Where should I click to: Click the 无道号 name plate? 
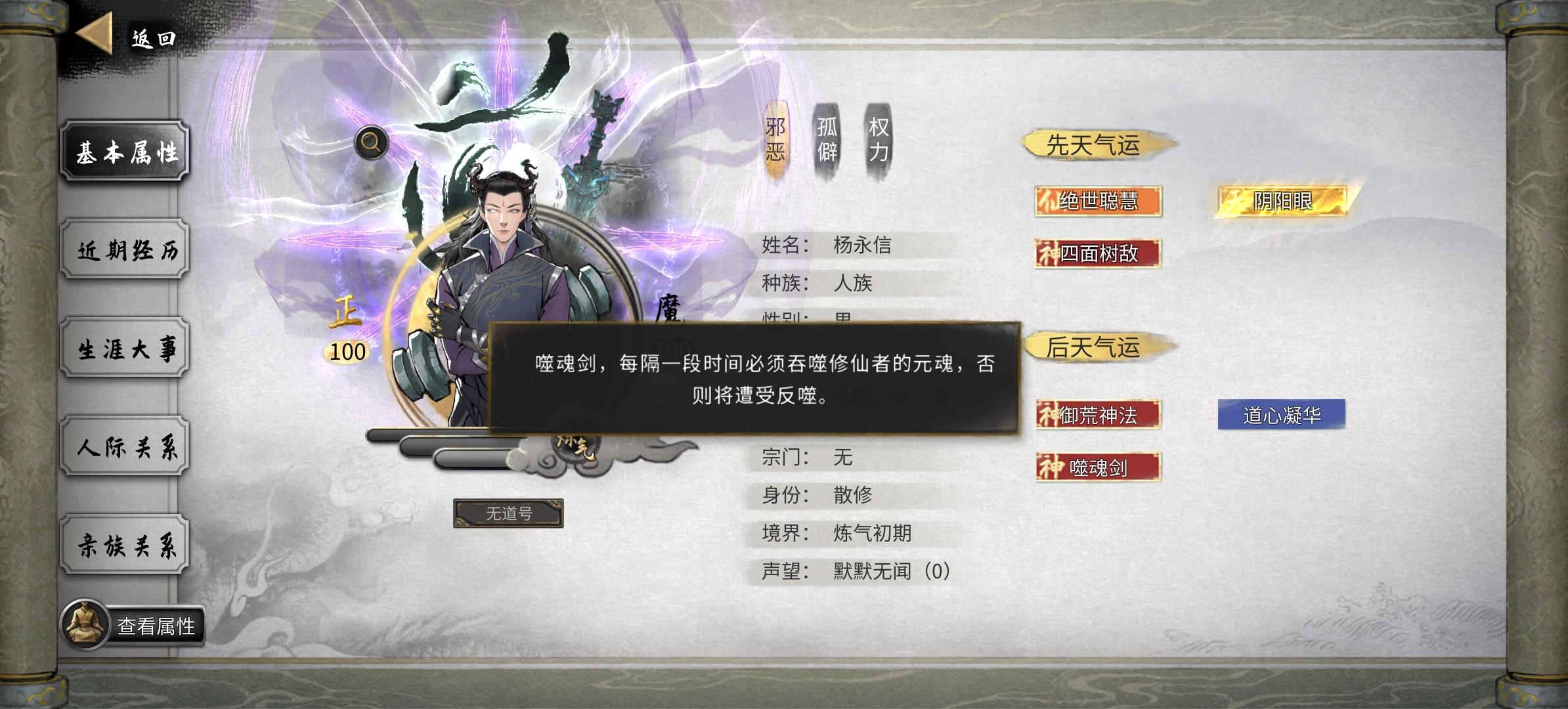(509, 515)
